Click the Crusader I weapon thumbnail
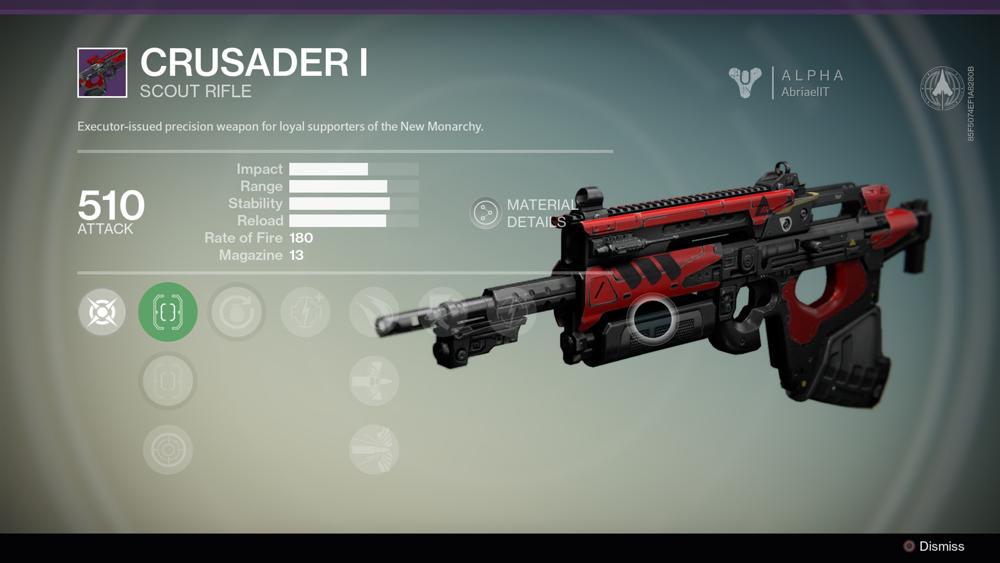The image size is (1000, 563). 102,73
